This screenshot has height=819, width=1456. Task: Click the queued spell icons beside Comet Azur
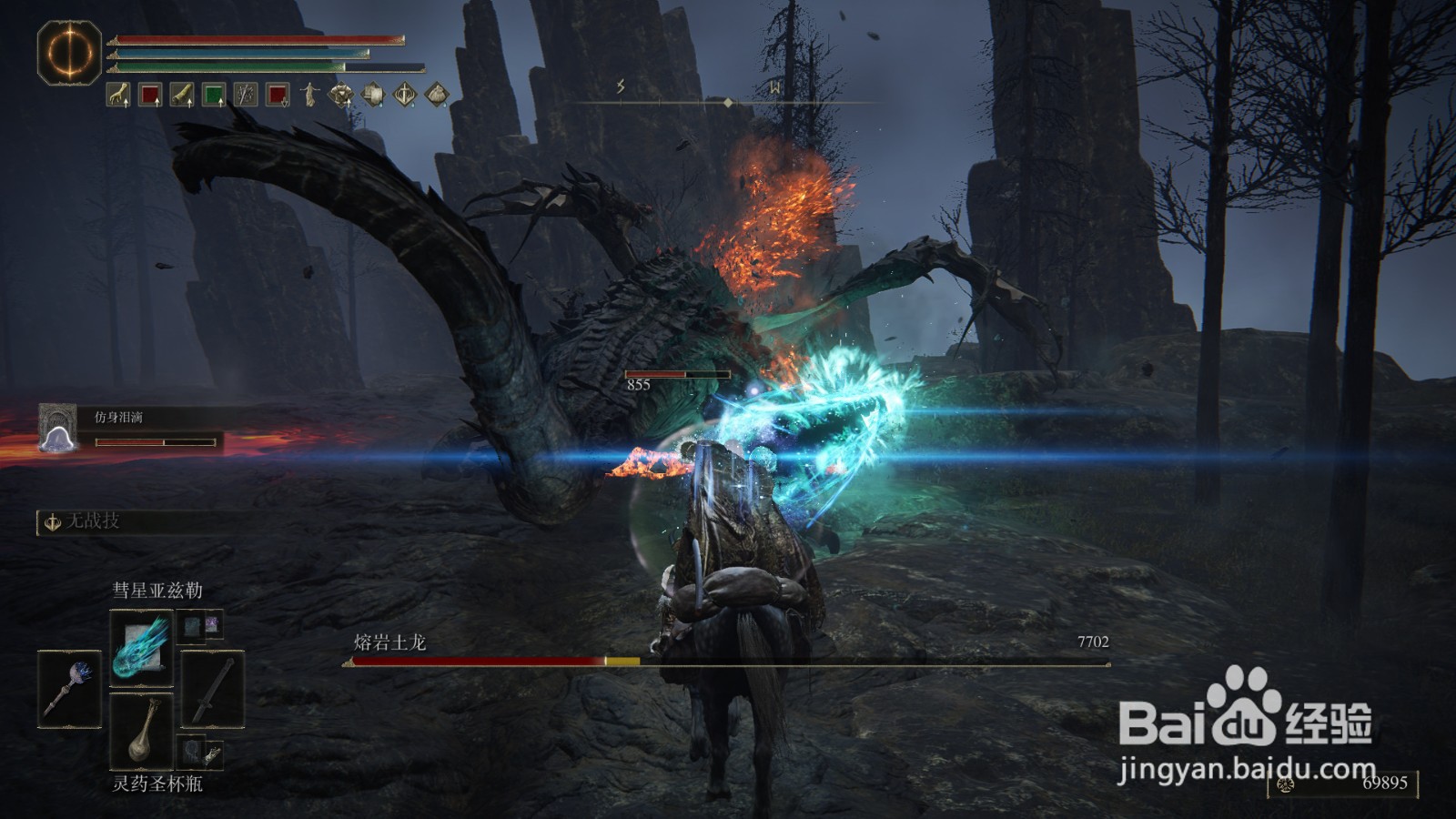tap(201, 624)
